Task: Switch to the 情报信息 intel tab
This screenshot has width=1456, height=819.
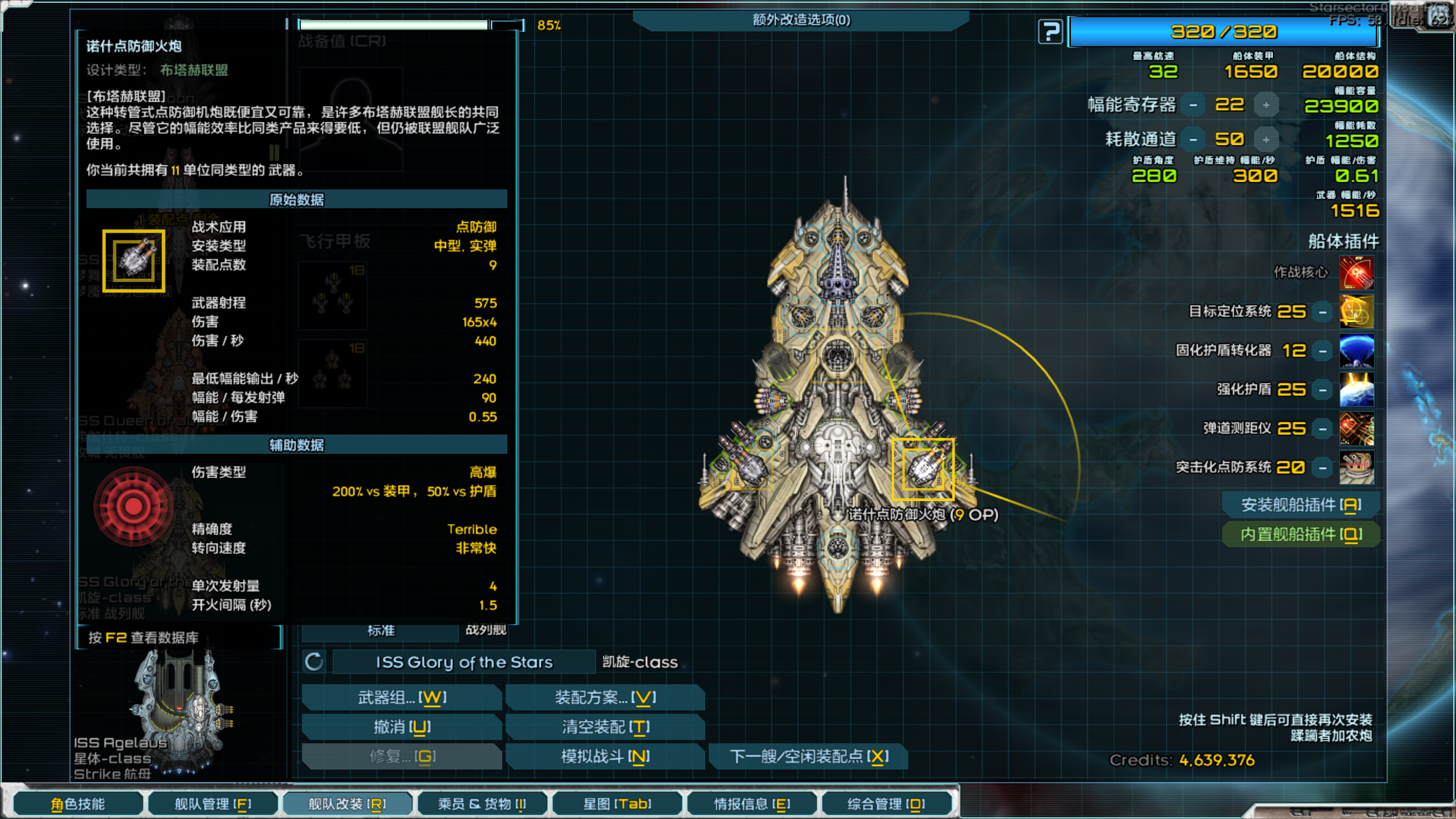Action: (x=752, y=804)
